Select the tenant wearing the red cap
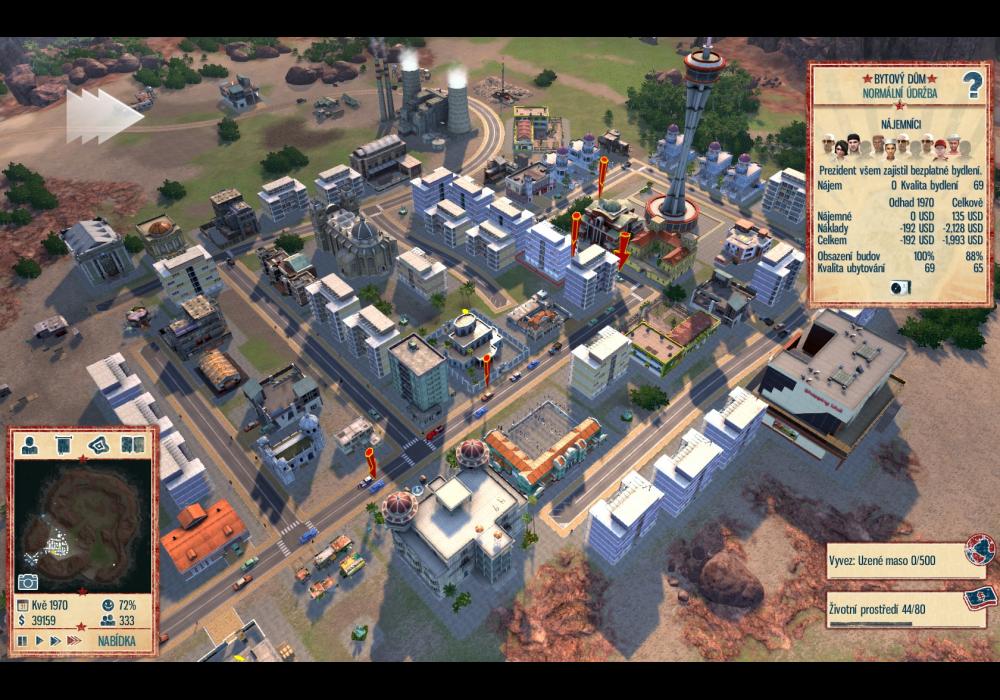The image size is (1000, 700). pos(941,146)
